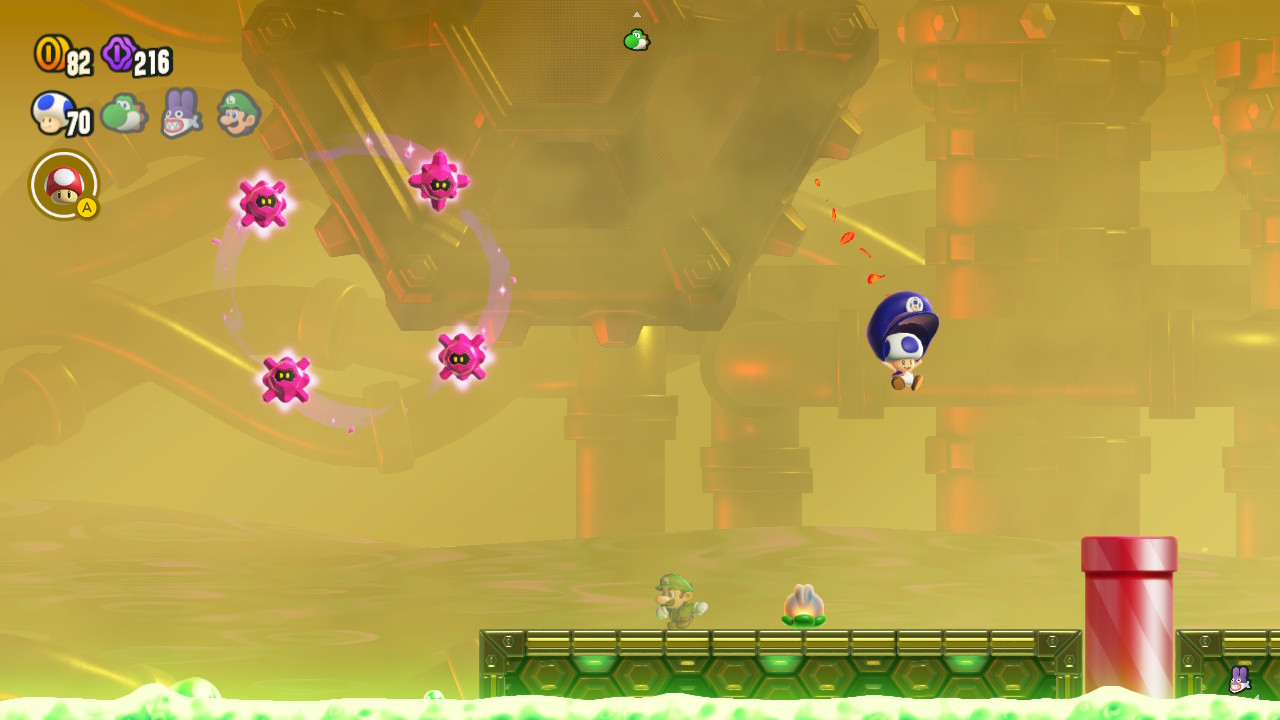Viewport: 1280px width, 720px height.
Task: Click the gold coin counter icon
Action: coord(50,54)
